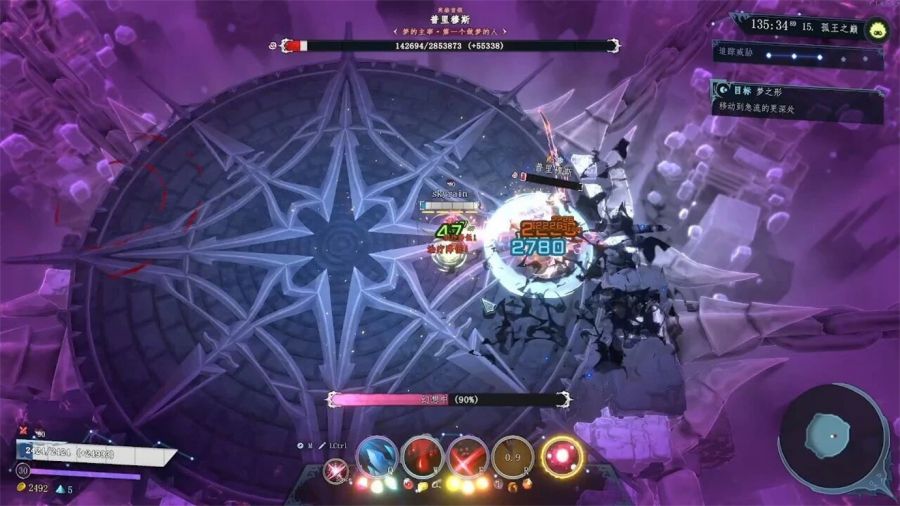Click the red crossed-swords buff icon
Screen dimensions: 900x506
pyautogui.click(x=23, y=431)
